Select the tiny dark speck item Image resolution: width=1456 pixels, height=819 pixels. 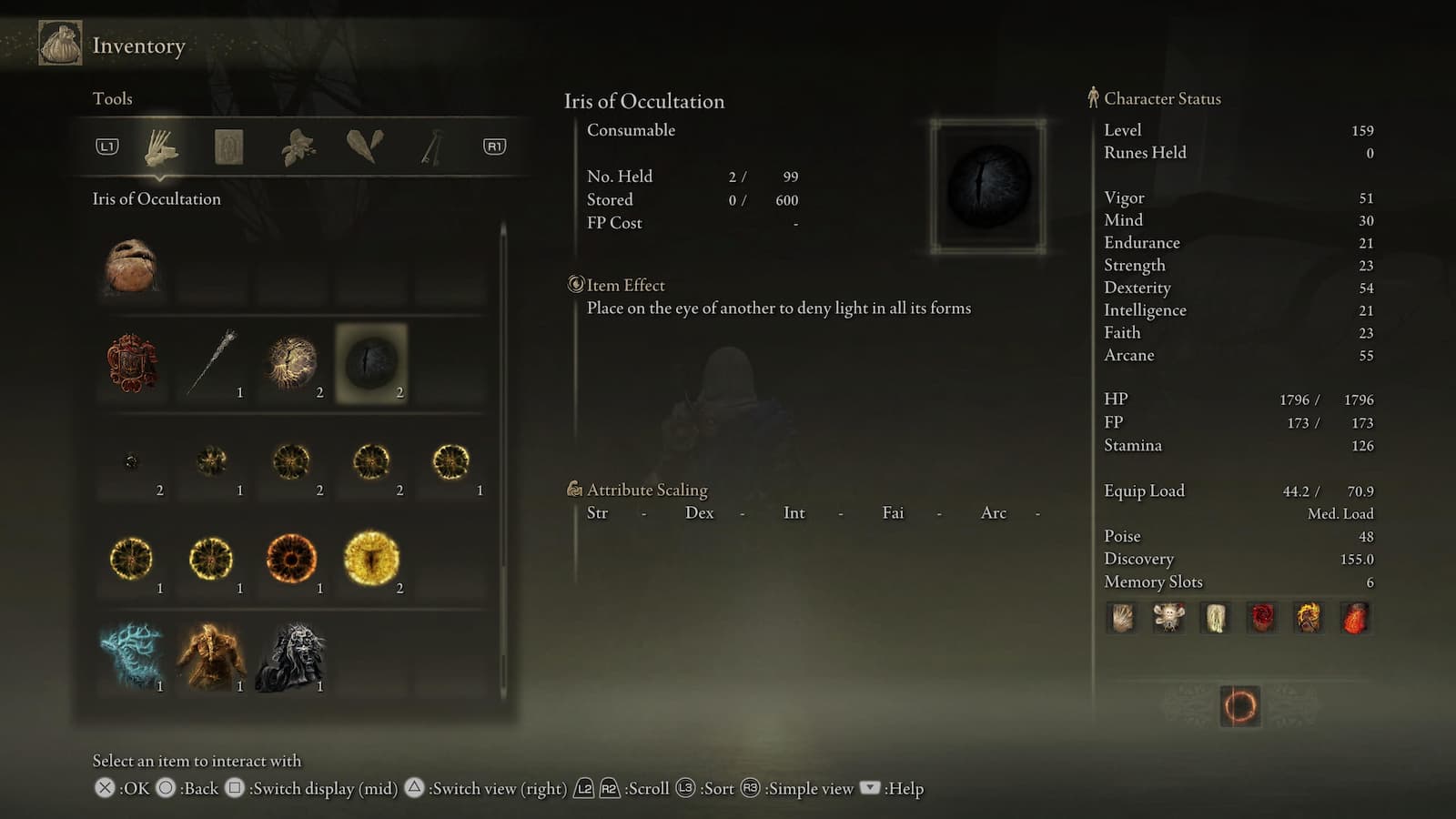pos(132,461)
